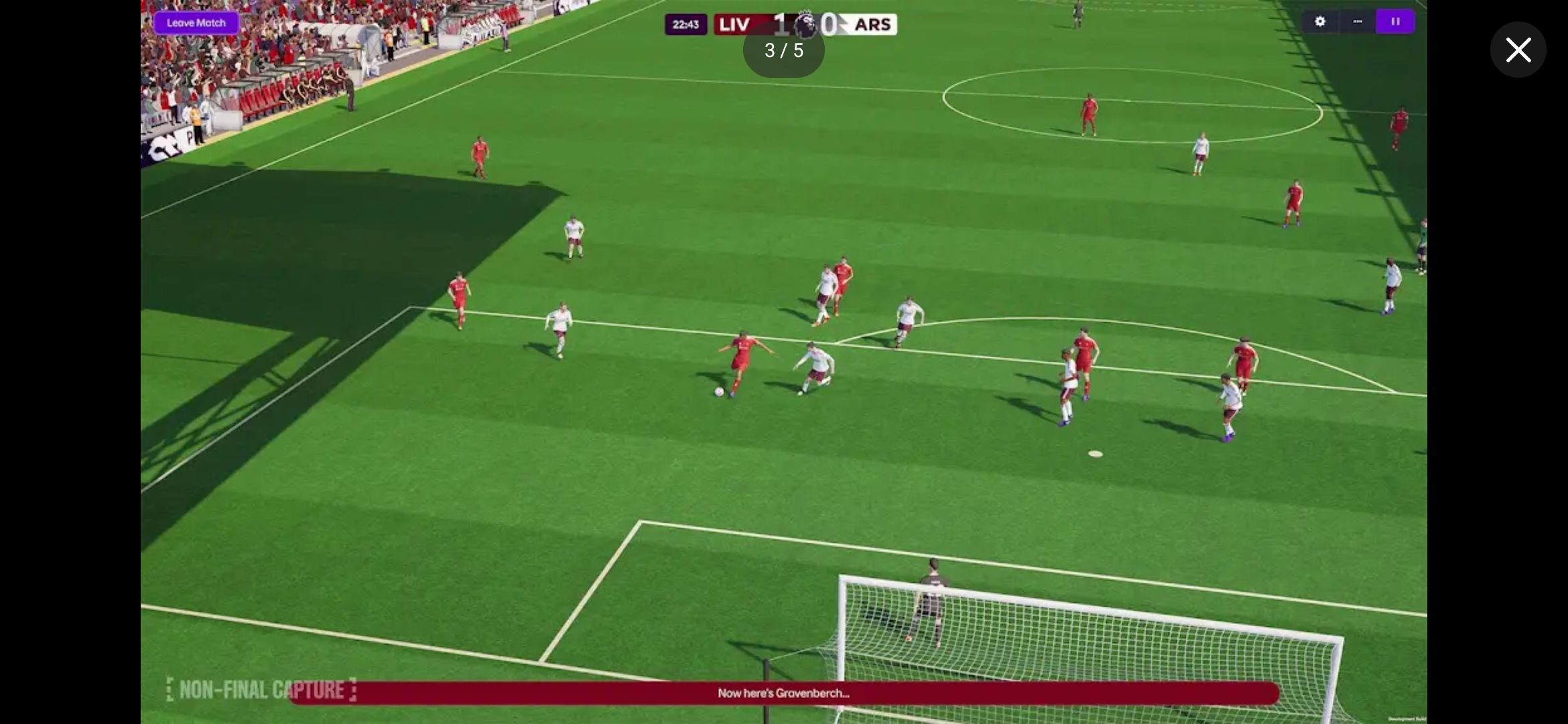This screenshot has height=724, width=1568.
Task: Open match settings gear icon
Action: (x=1319, y=21)
